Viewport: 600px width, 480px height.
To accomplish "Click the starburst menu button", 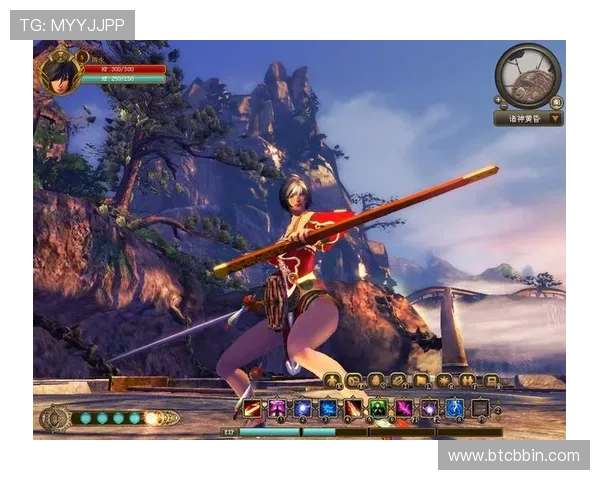I will [444, 381].
